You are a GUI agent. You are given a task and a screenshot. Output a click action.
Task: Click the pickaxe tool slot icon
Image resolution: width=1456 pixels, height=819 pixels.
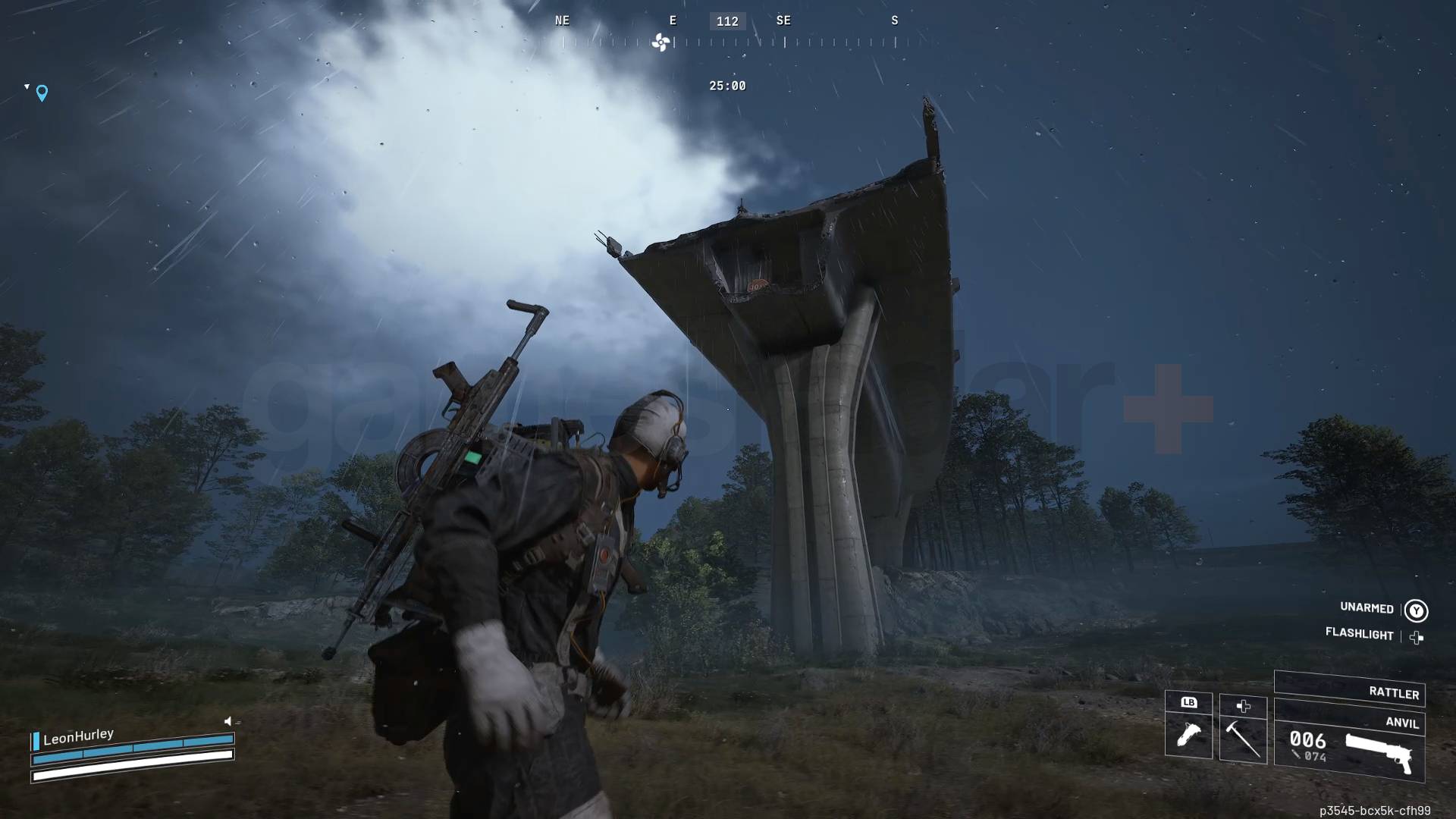pos(1242,739)
